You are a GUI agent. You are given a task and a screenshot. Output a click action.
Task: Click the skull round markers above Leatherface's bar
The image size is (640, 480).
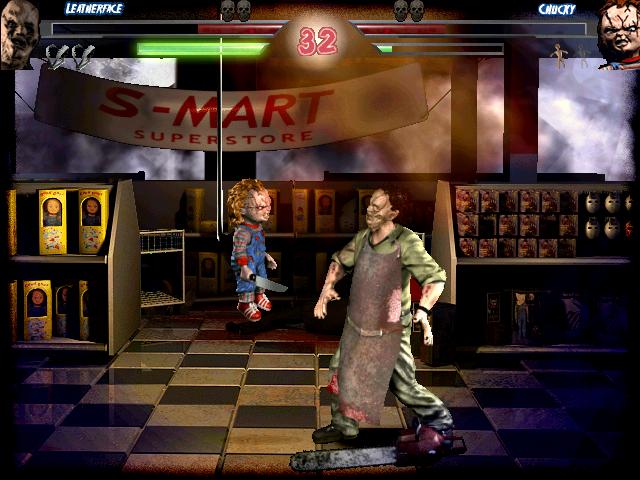coord(234,11)
